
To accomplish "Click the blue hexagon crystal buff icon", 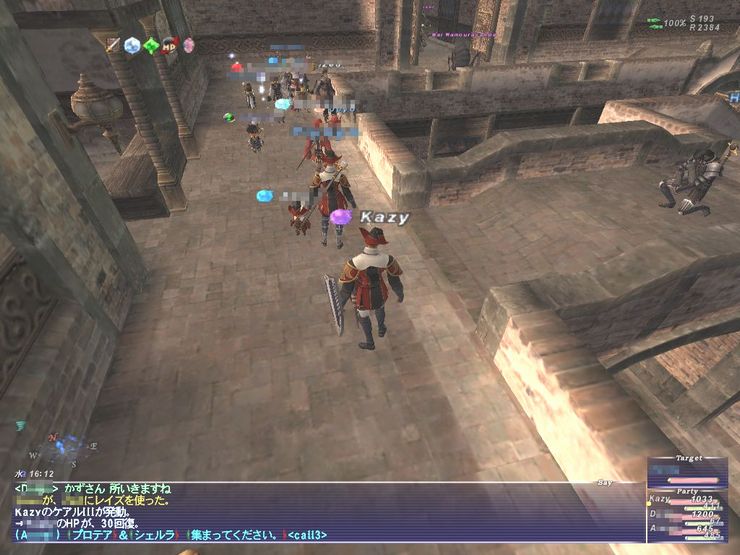I will pos(132,45).
